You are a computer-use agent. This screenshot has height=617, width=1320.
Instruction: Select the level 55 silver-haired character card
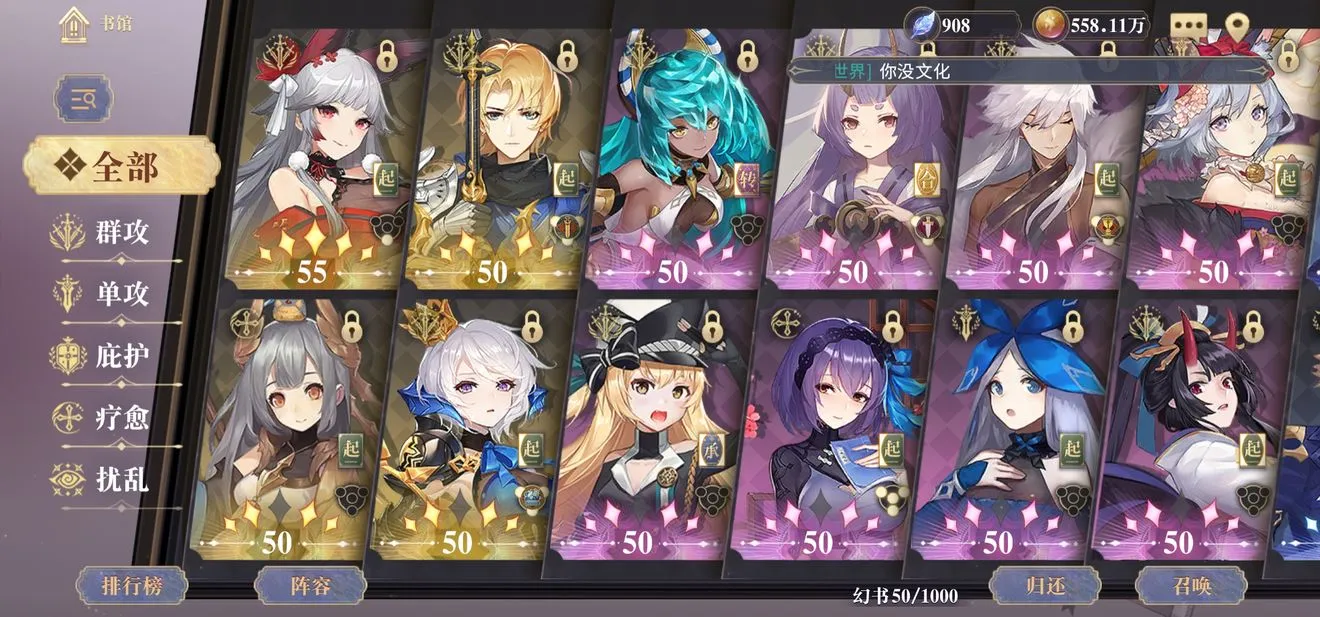315,160
